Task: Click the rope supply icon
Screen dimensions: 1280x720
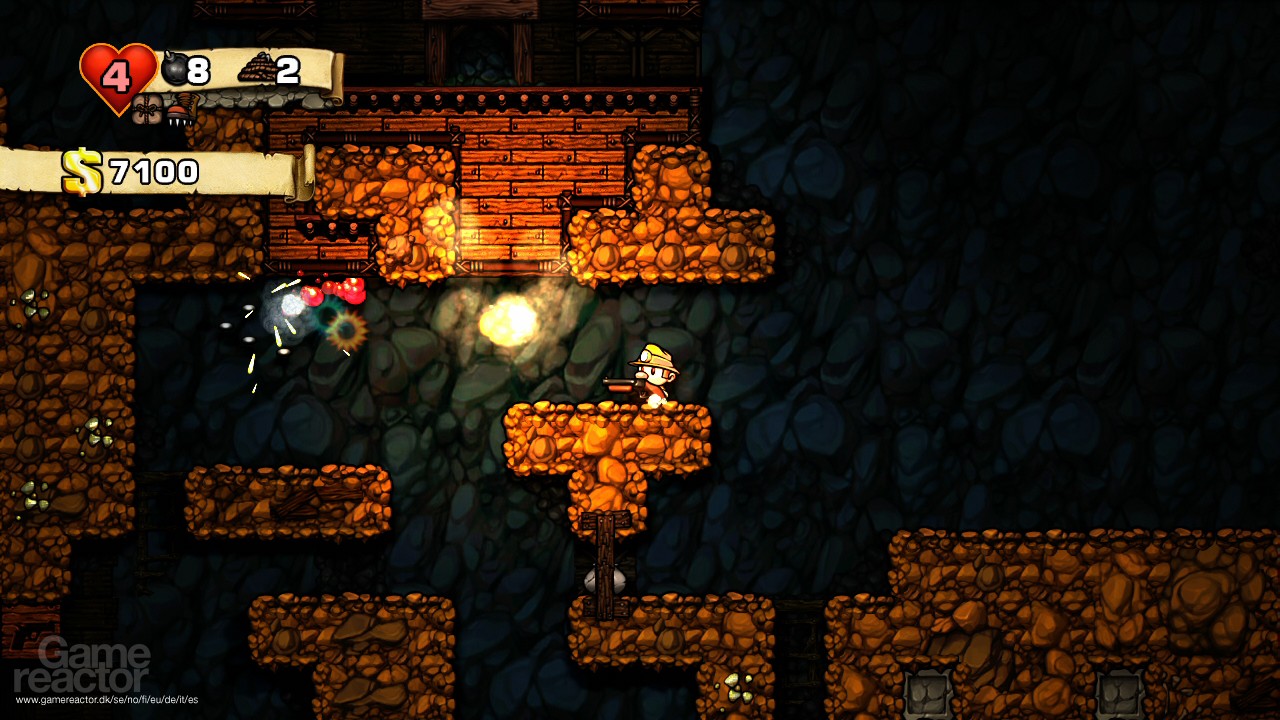Action: [x=258, y=68]
